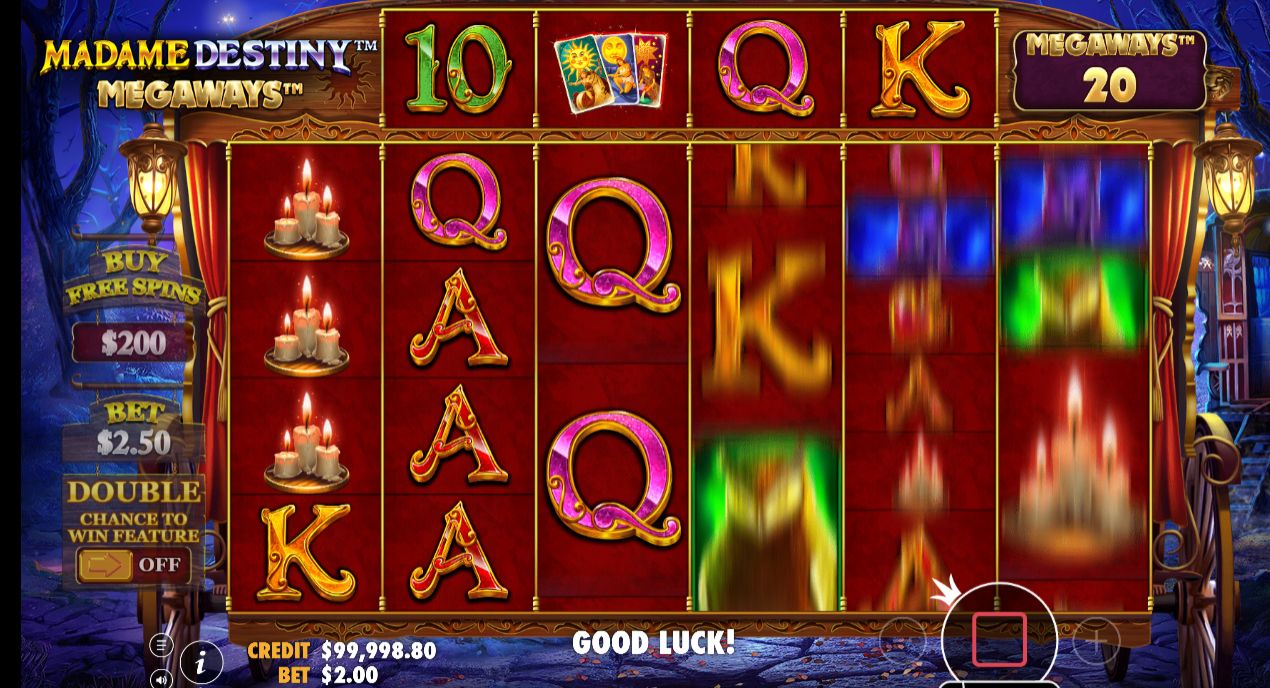Viewport: 1270px width, 688px height.
Task: Open the hamburger settings menu
Action: tap(161, 645)
